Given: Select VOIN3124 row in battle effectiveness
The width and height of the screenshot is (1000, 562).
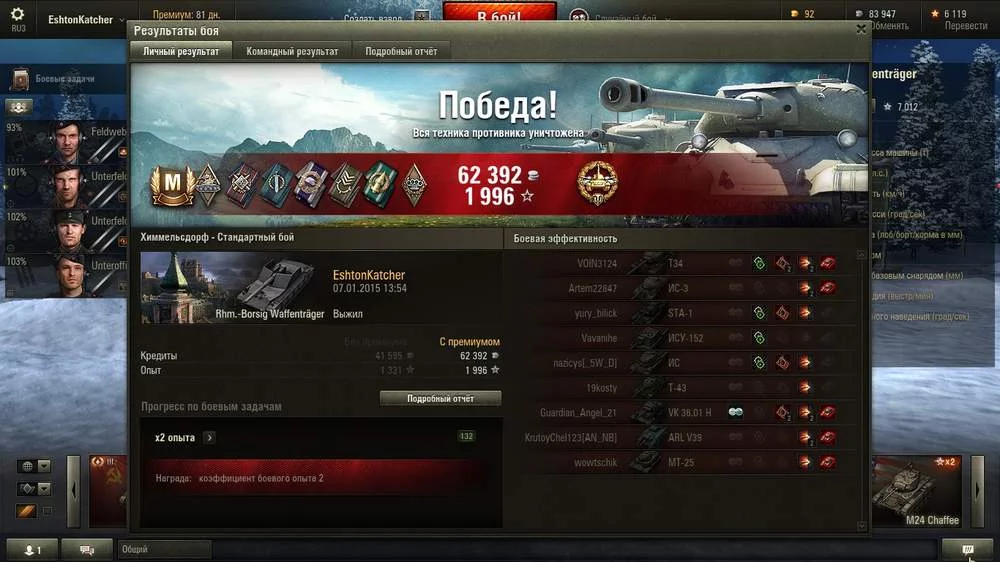Looking at the screenshot, I should 680,263.
